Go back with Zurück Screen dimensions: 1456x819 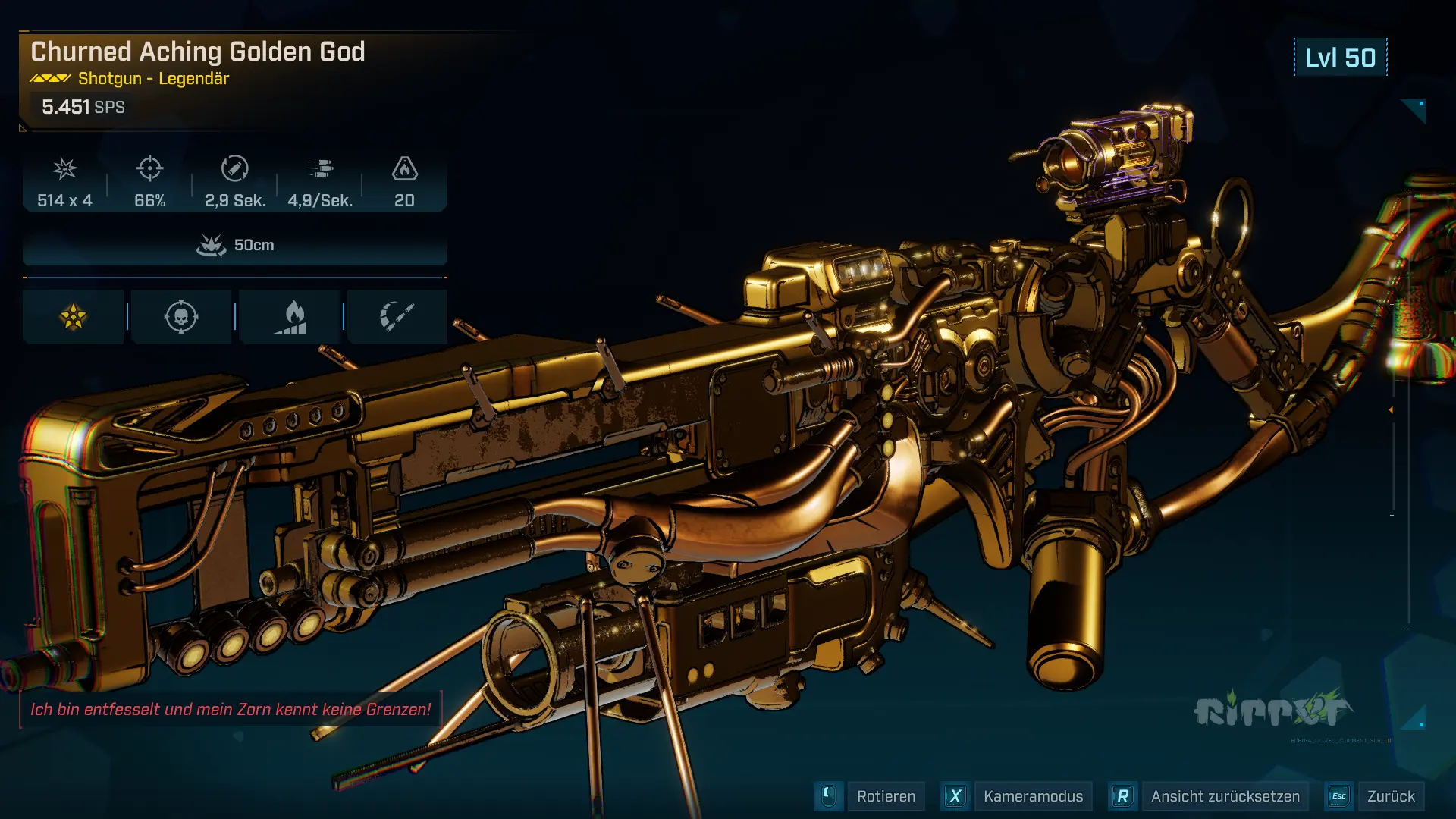pos(1390,796)
